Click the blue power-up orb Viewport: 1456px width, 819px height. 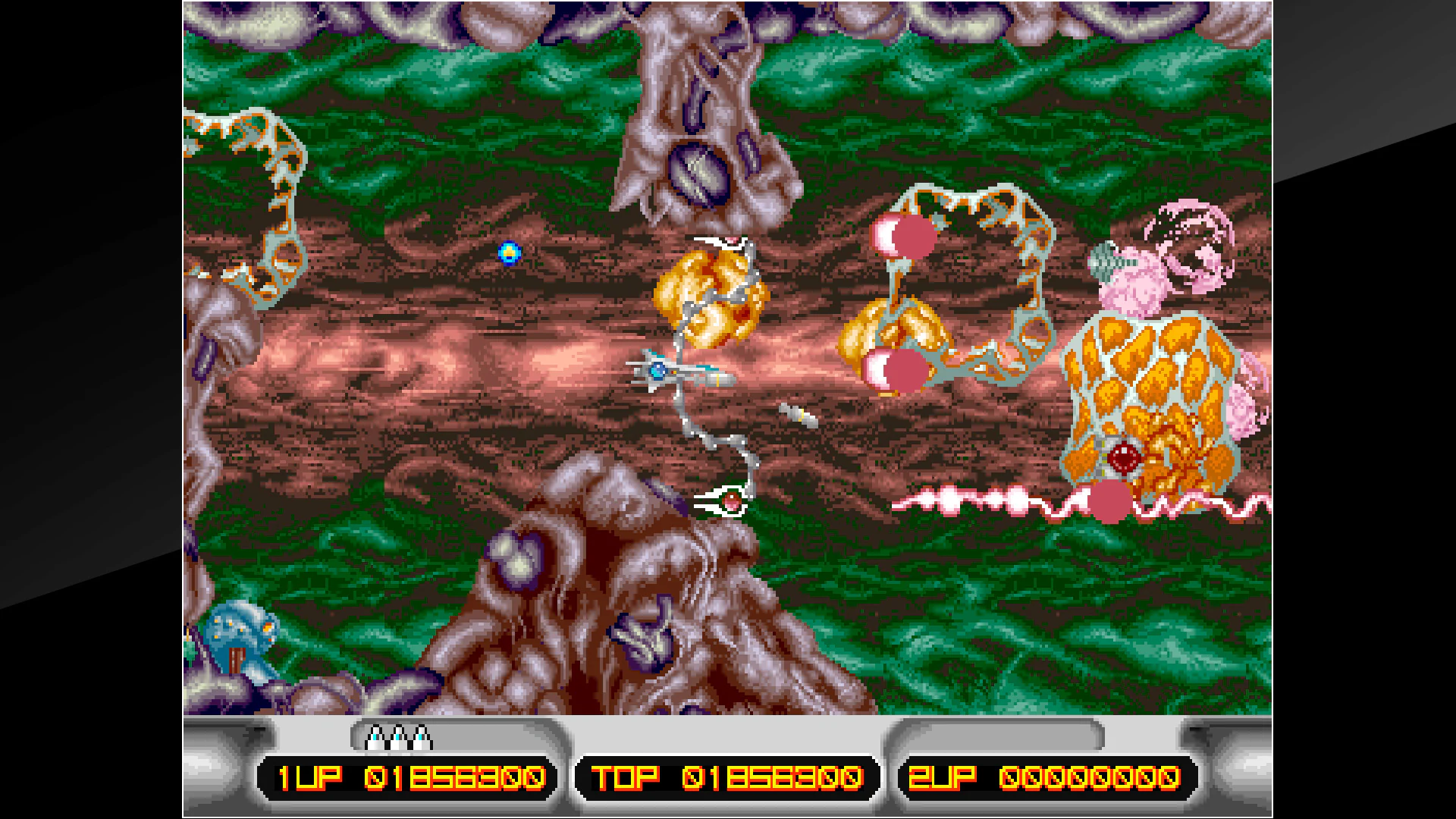[510, 253]
